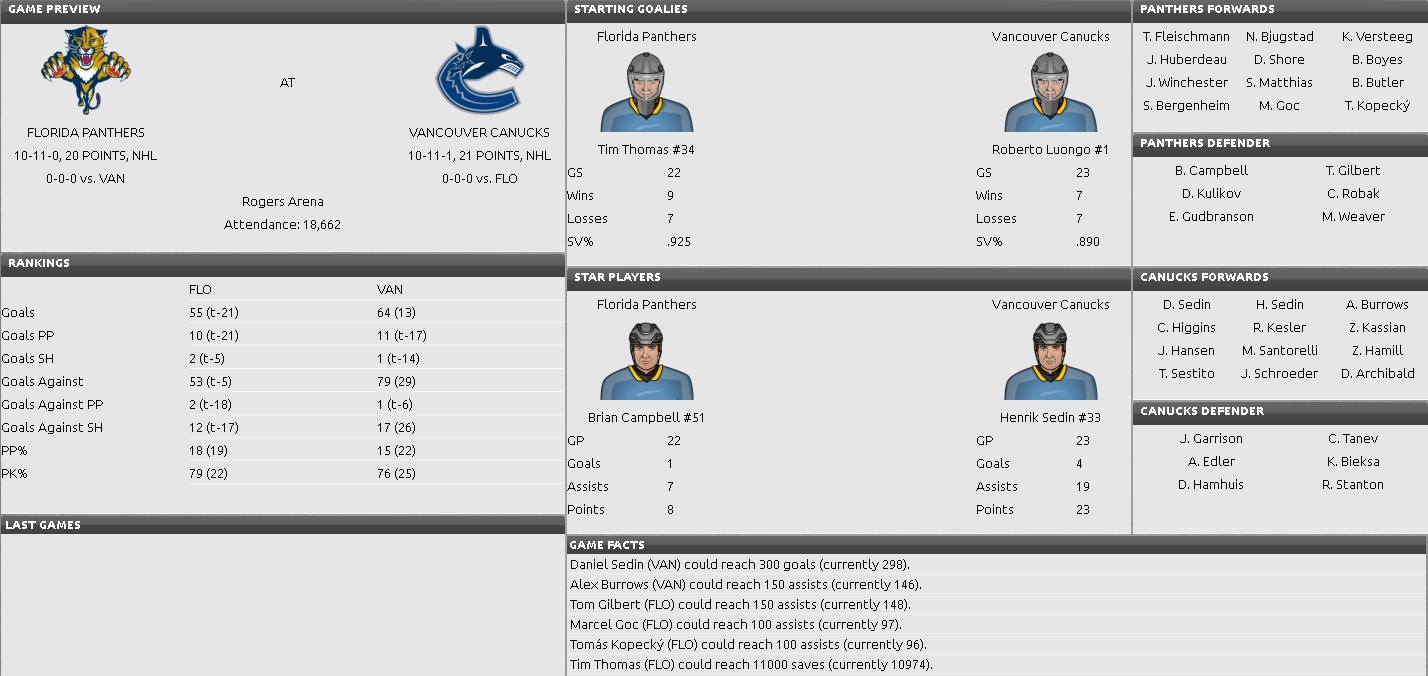The width and height of the screenshot is (1428, 676).
Task: Open D. Kulikov's defender entry
Action: 1211,193
